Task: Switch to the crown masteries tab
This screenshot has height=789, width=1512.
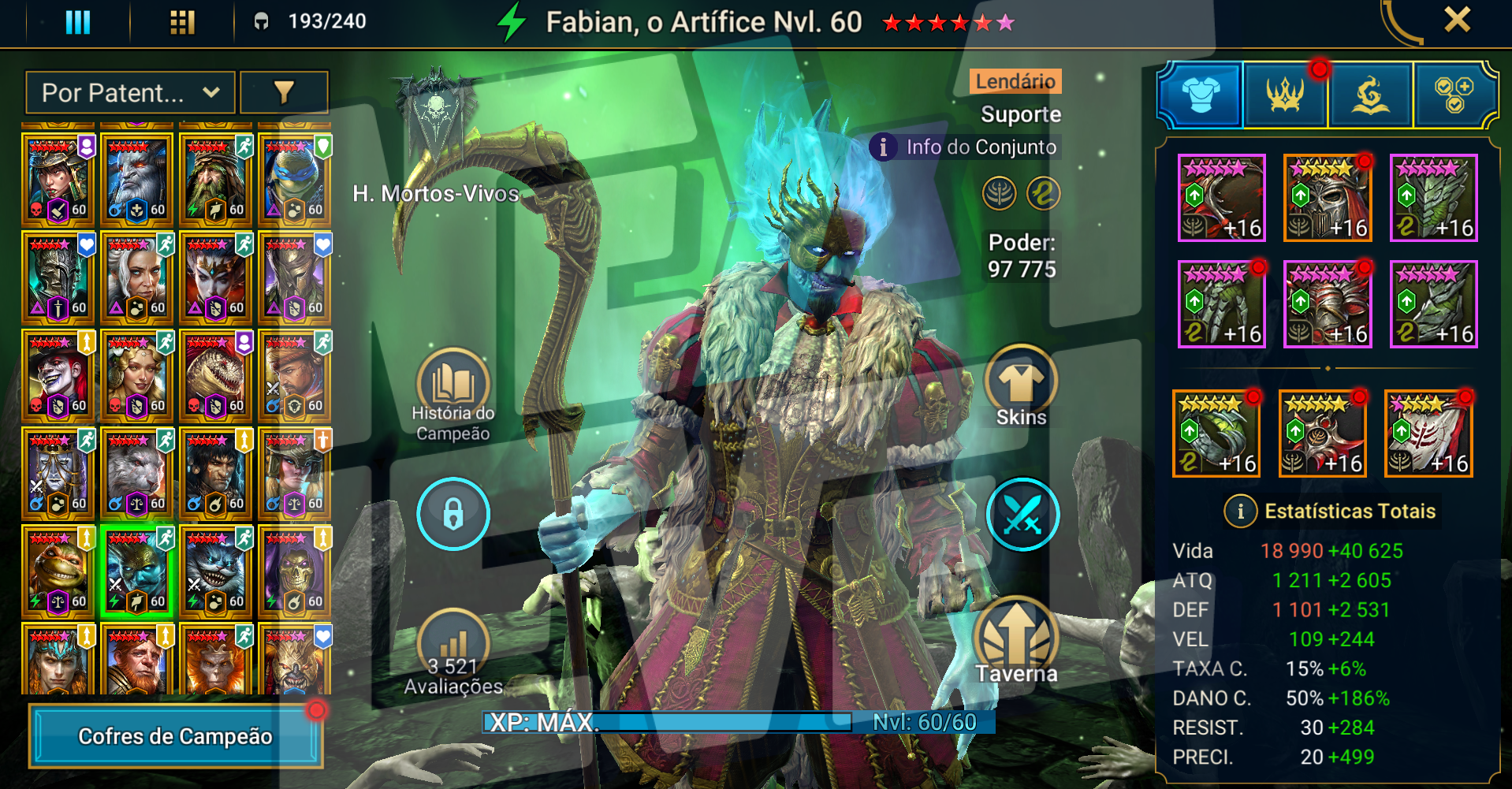Action: pos(1286,95)
